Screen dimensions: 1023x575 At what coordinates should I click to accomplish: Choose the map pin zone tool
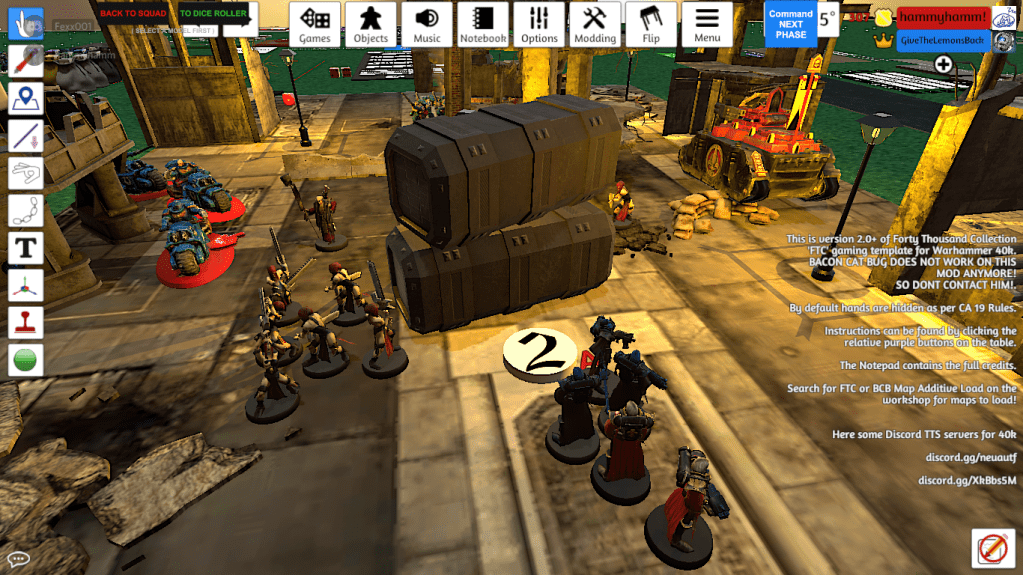point(25,98)
